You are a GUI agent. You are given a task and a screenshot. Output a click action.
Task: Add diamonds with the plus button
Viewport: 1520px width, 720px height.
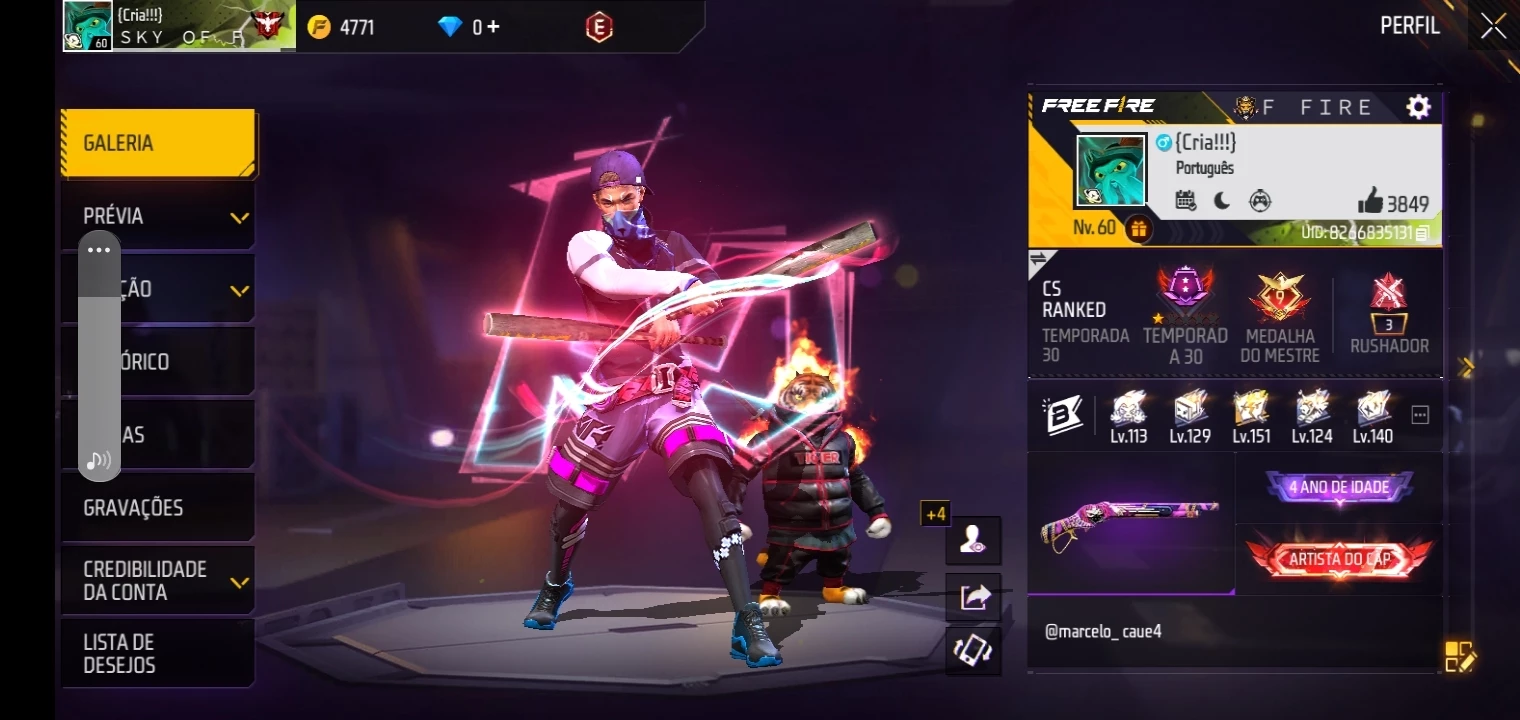492,27
